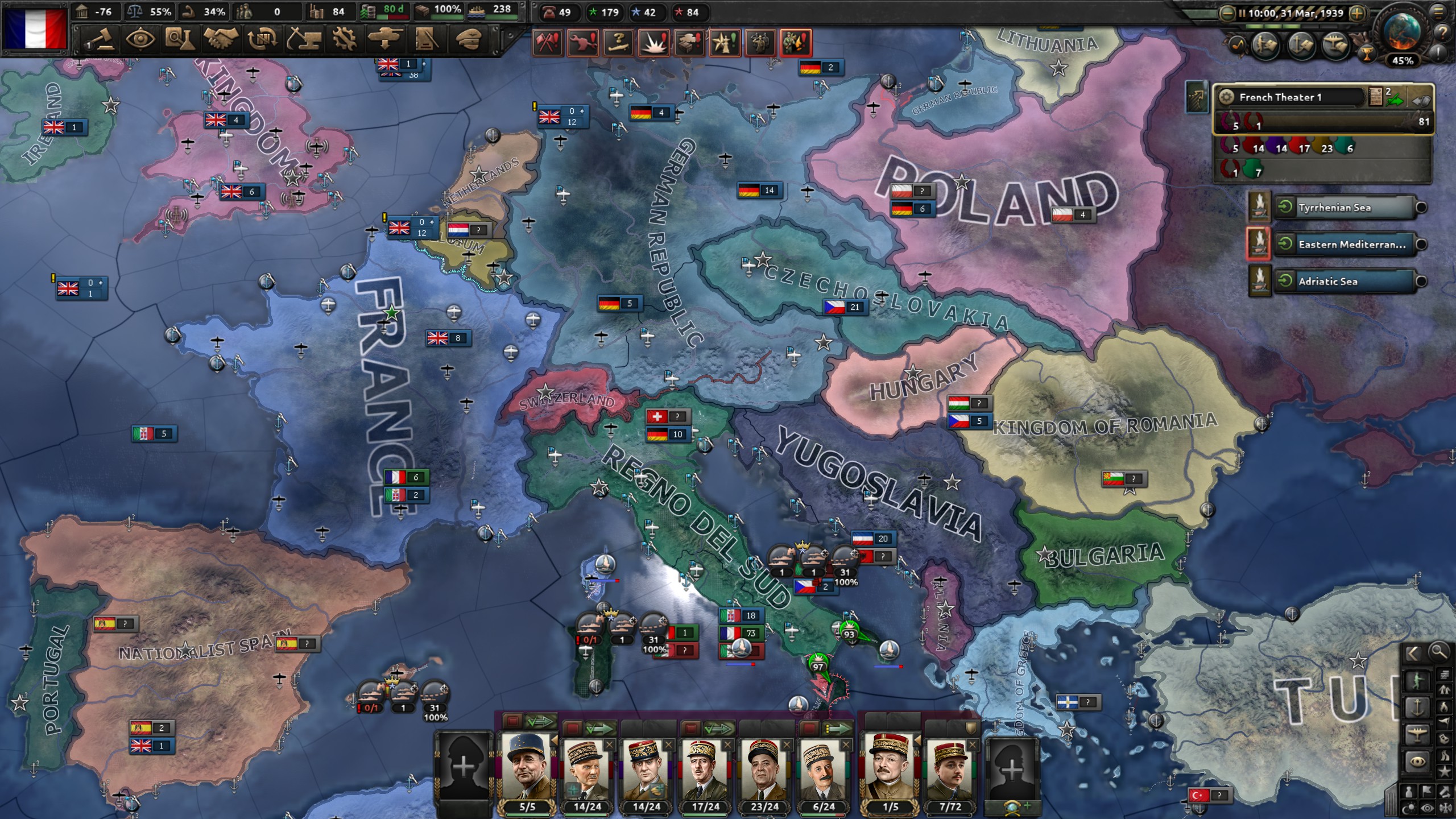The width and height of the screenshot is (1456, 819).
Task: Select the naval anchor map filter
Action: 1417,707
